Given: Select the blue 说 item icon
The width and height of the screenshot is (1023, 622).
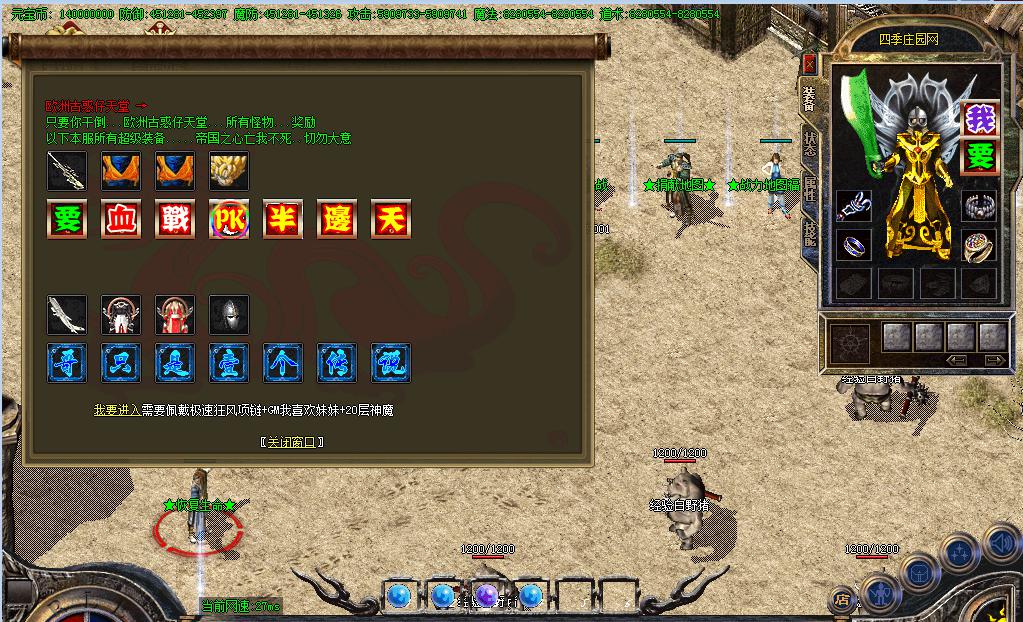Looking at the screenshot, I should pos(390,362).
